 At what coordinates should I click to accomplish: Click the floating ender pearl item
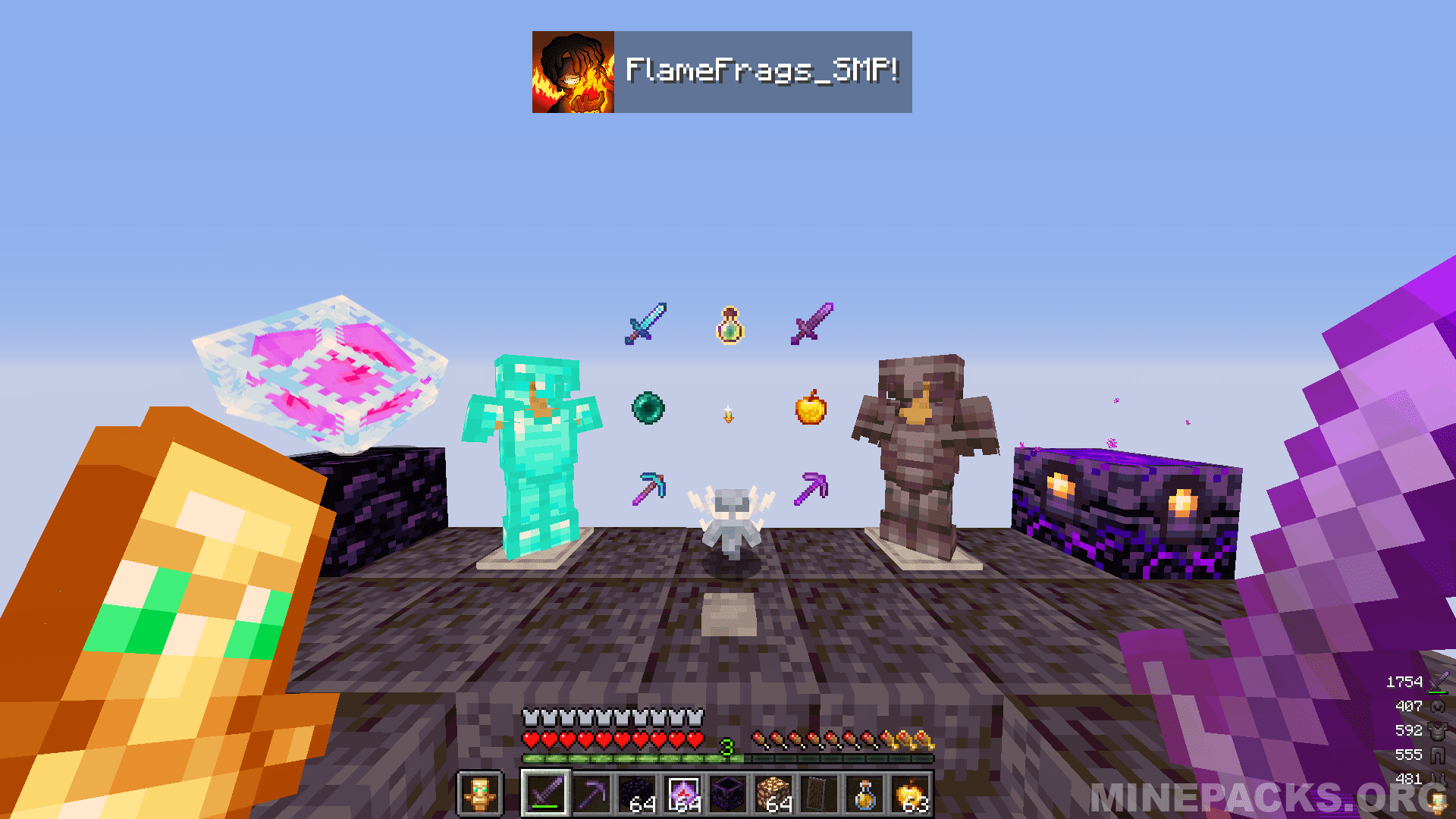(x=649, y=408)
